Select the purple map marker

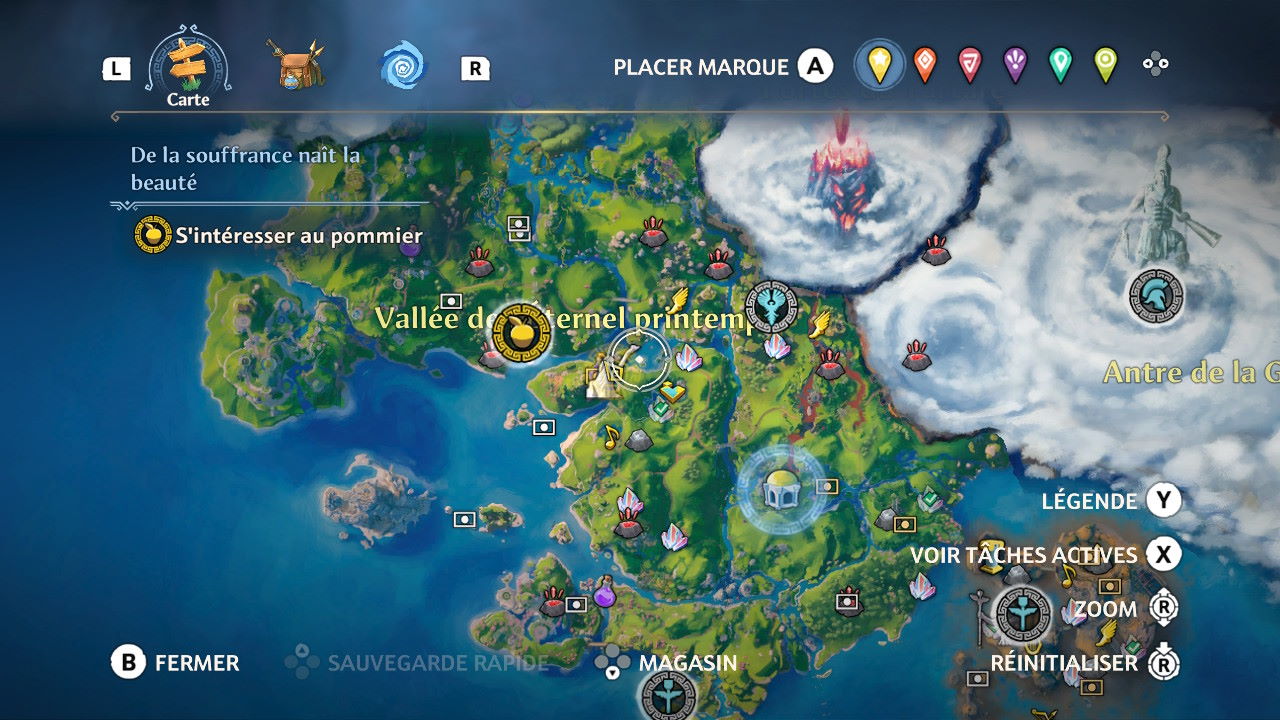[1014, 66]
